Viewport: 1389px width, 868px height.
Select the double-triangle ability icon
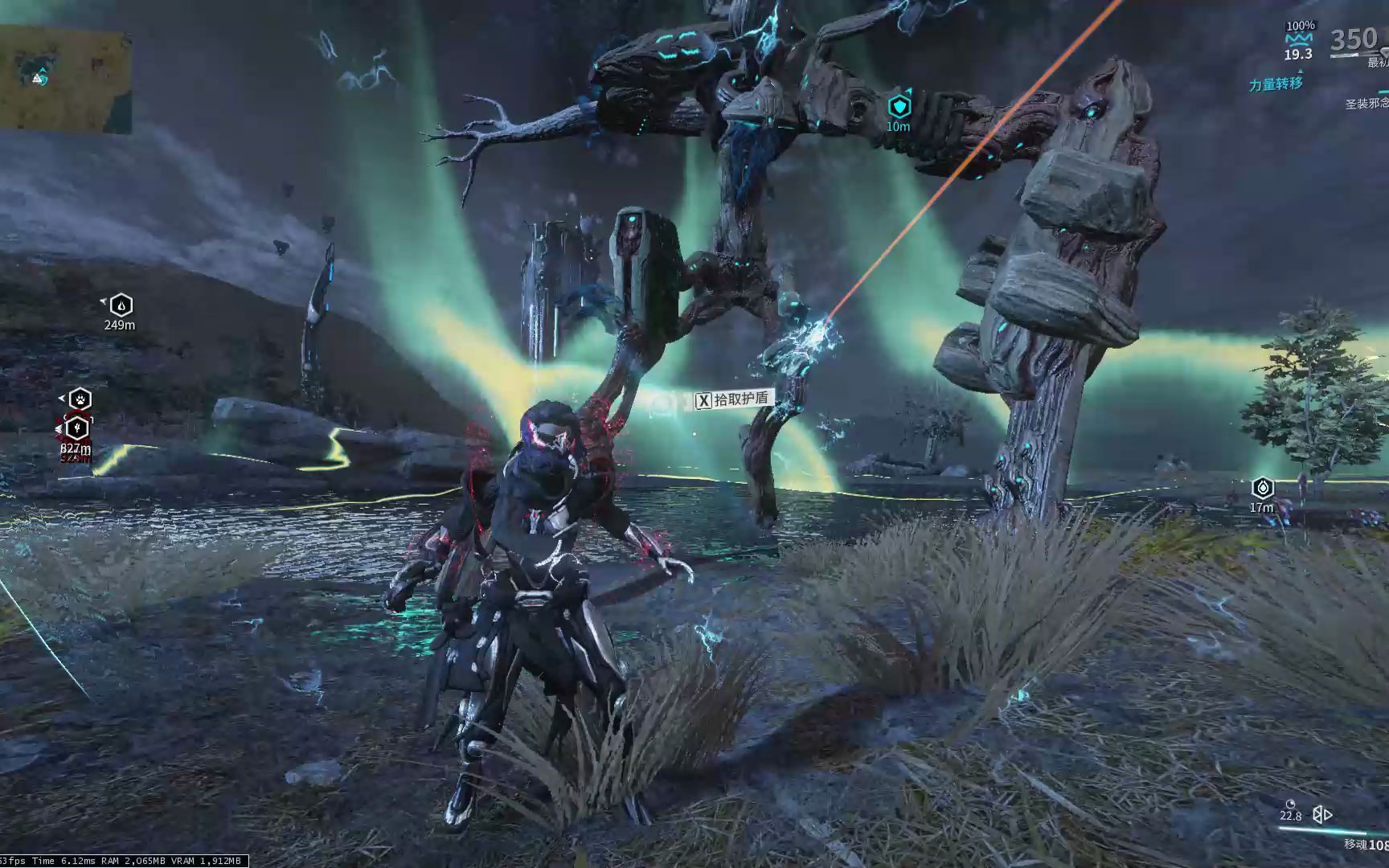point(1322,815)
